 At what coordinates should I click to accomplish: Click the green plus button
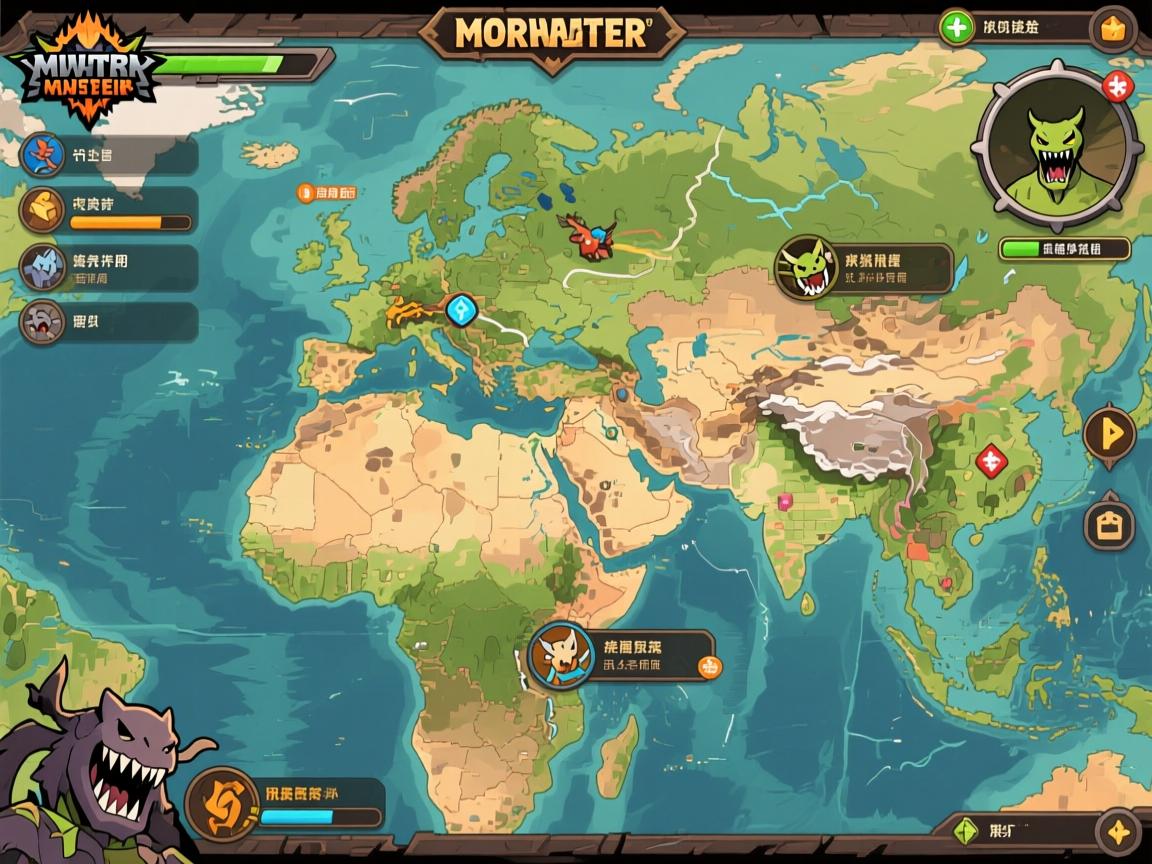[x=957, y=28]
